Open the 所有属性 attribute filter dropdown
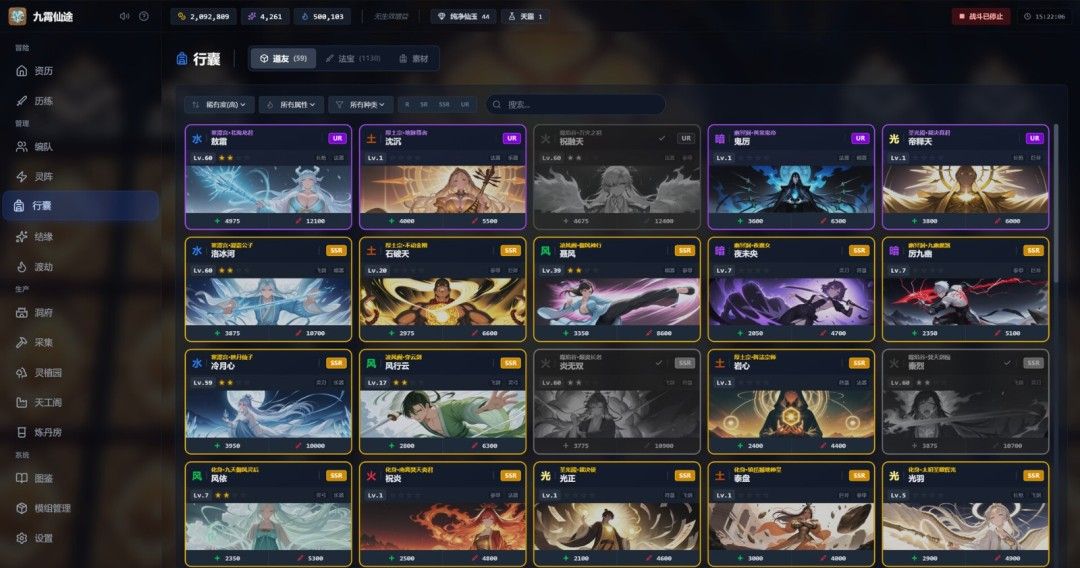 pyautogui.click(x=291, y=104)
